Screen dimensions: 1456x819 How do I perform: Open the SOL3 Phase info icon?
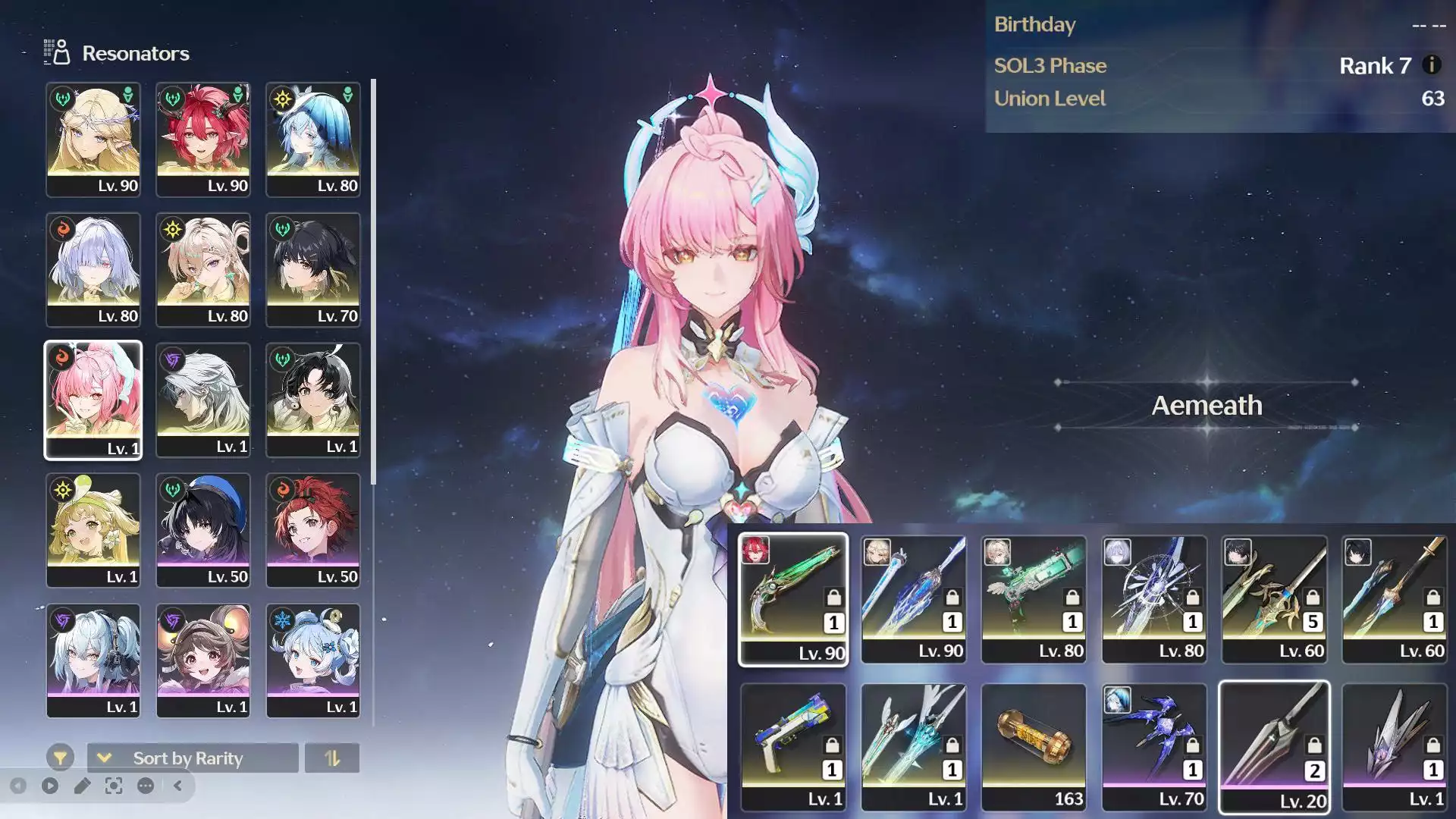(x=1432, y=65)
